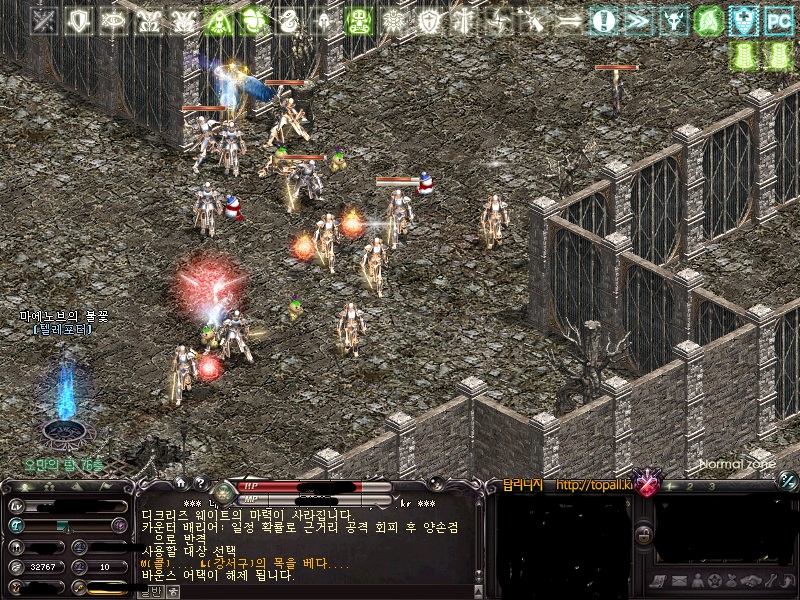Viewport: 800px width, 600px height.
Task: Click the helmet buff icon
Action: coord(323,19)
